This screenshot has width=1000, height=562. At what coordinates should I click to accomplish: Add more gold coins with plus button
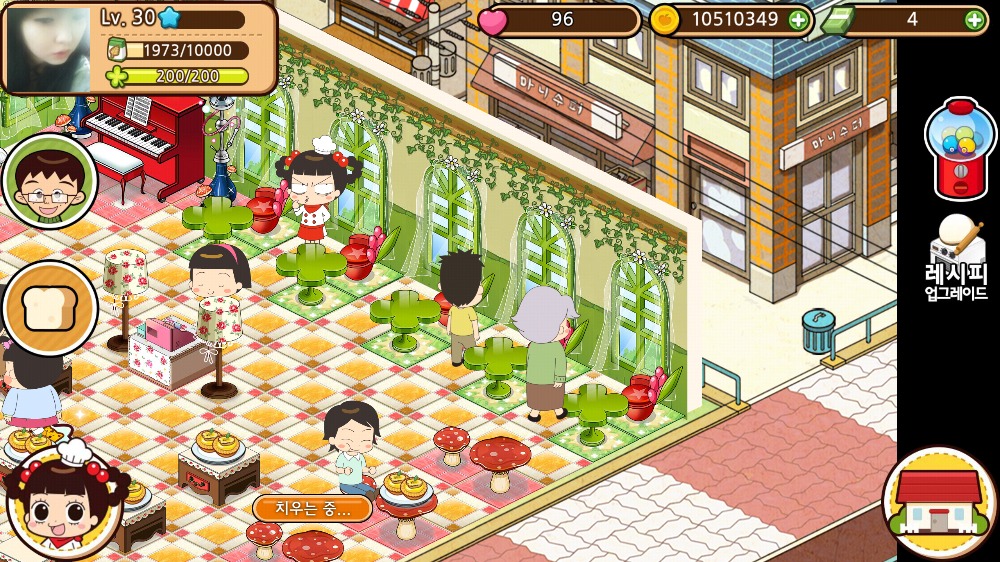tap(798, 19)
